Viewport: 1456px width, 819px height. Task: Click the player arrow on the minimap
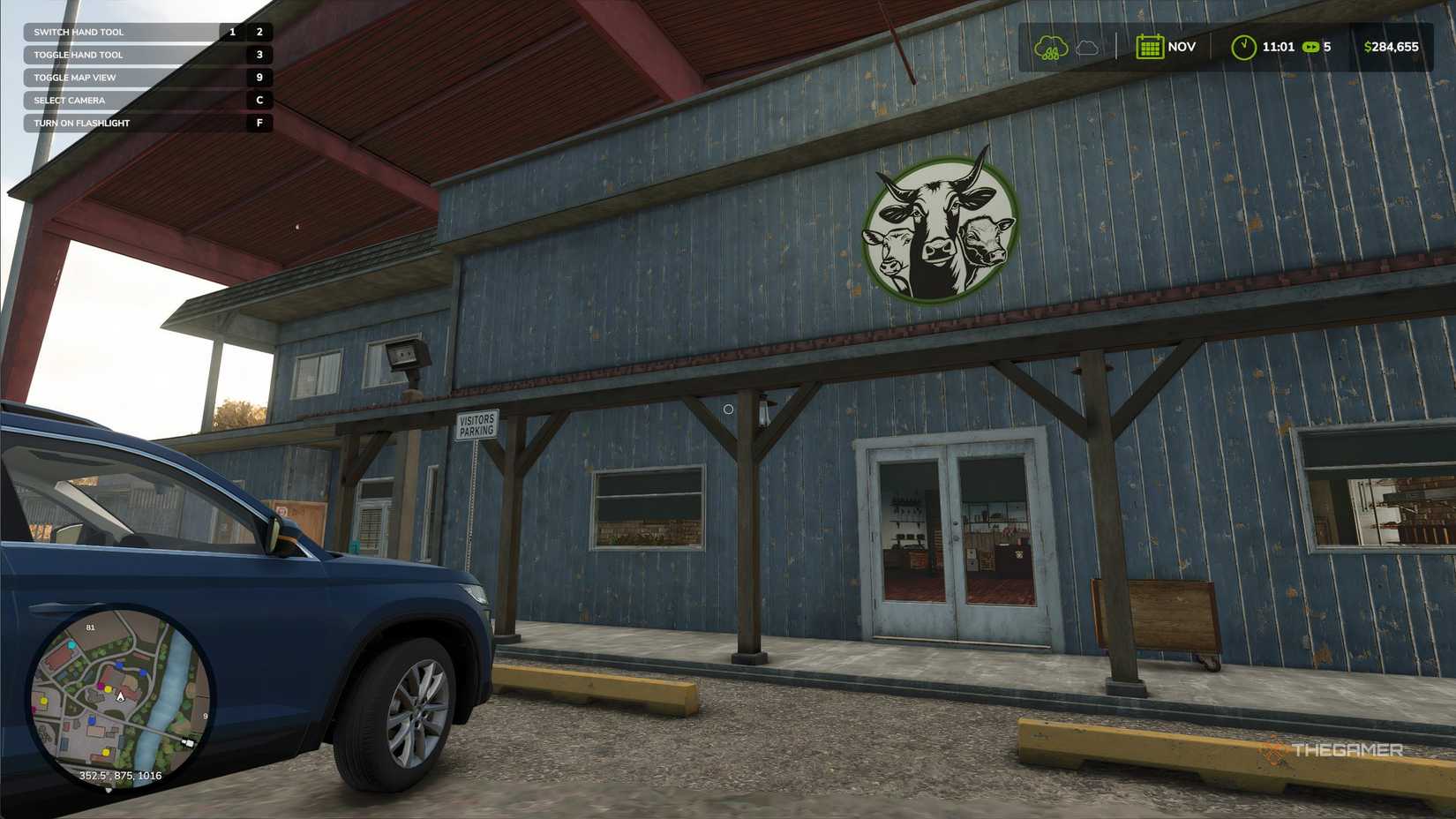tap(120, 696)
